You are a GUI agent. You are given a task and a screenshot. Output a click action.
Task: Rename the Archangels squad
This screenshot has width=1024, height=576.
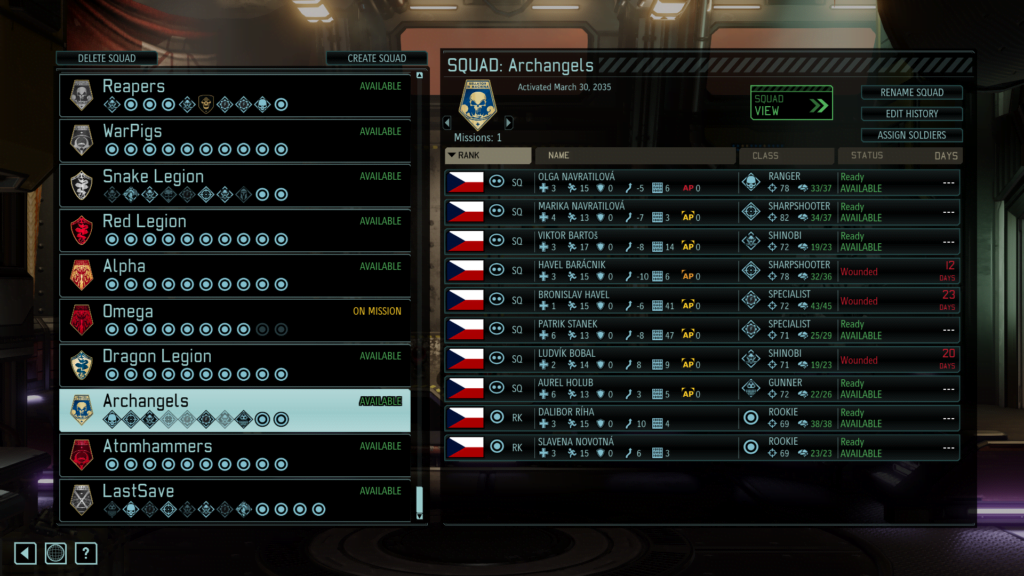coord(911,93)
